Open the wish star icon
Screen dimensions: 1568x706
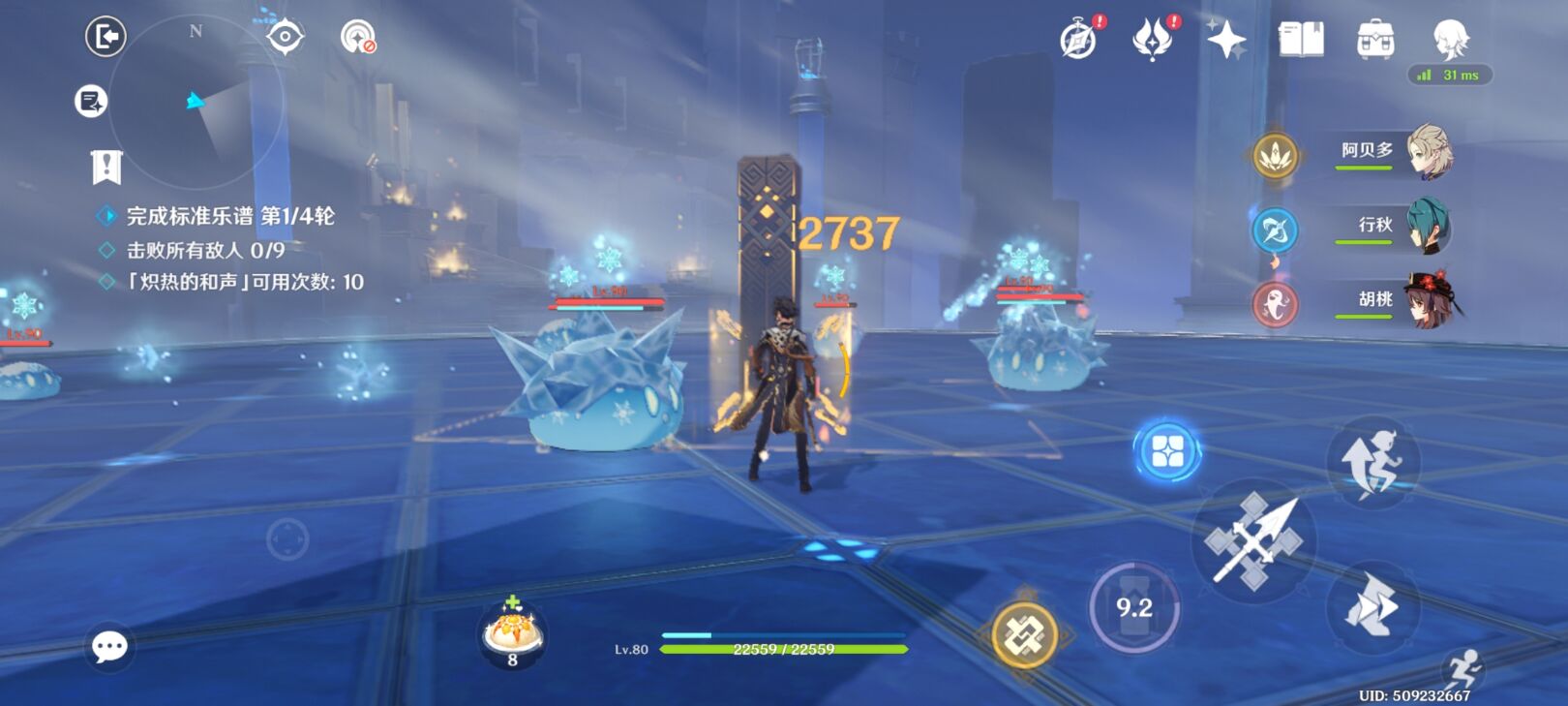click(1225, 40)
